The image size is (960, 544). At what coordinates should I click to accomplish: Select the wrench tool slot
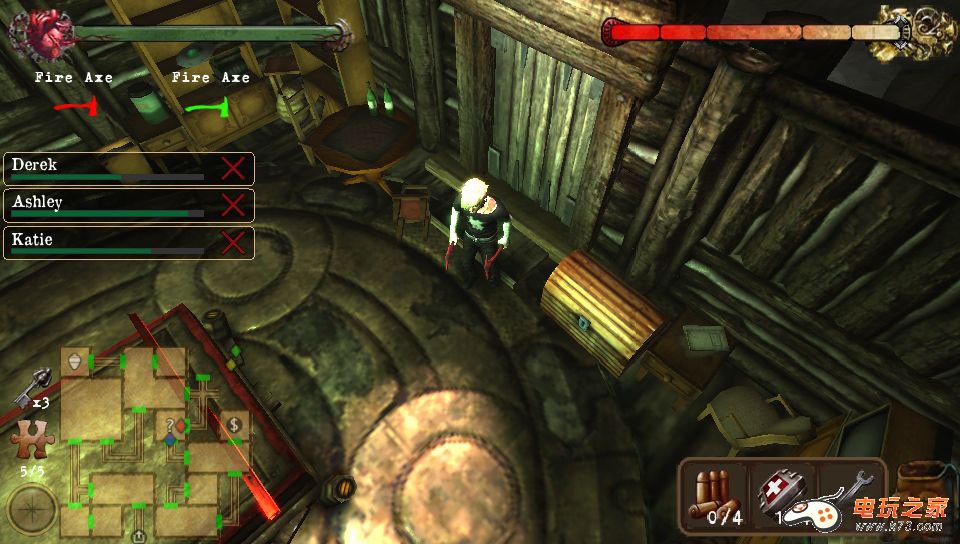tap(848, 494)
